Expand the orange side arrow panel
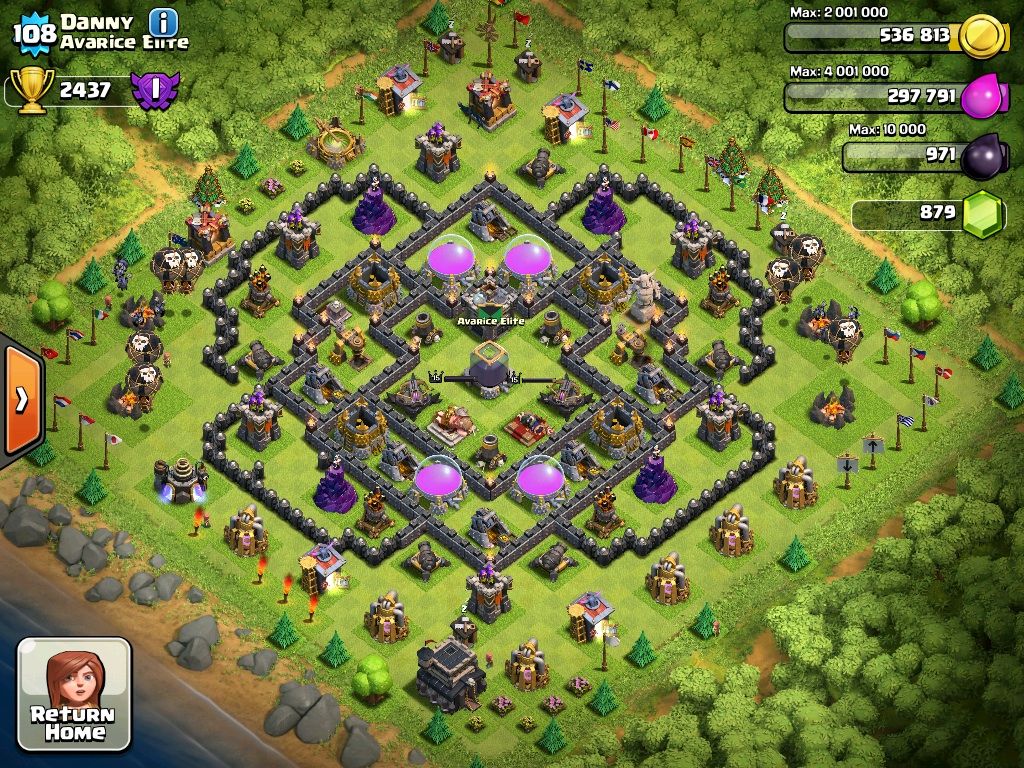 [x=21, y=399]
